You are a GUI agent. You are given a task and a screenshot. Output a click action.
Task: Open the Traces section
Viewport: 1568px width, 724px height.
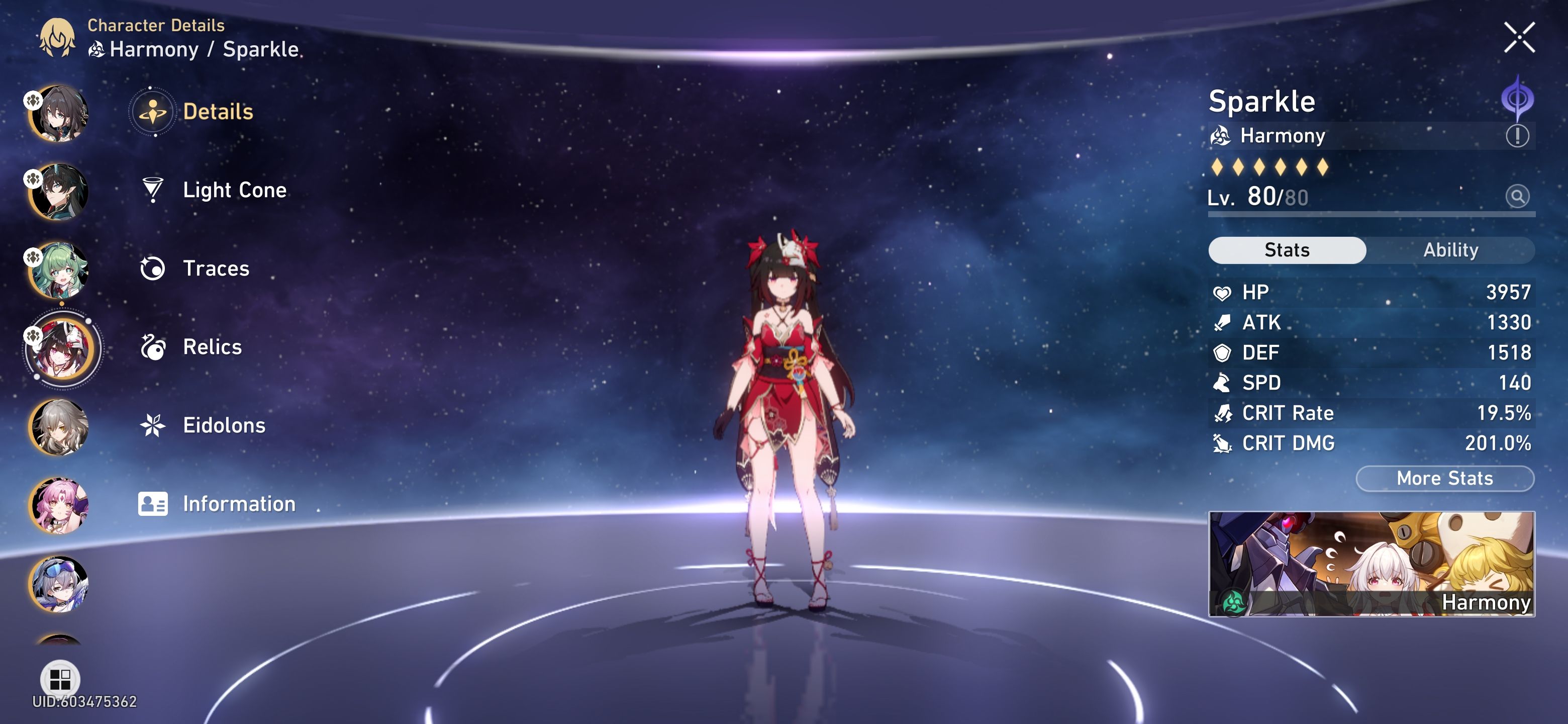pos(213,268)
